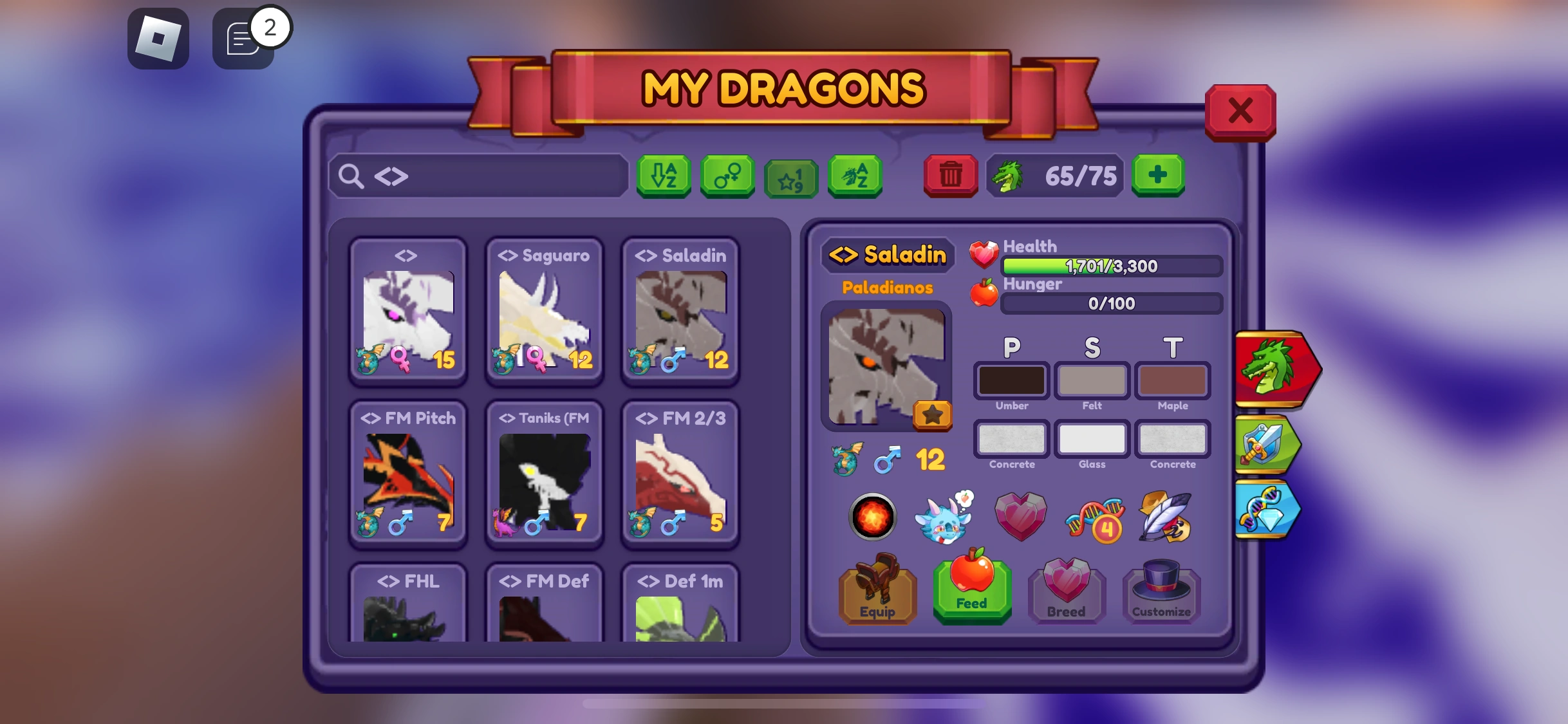Select the fireball ability icon

(872, 516)
